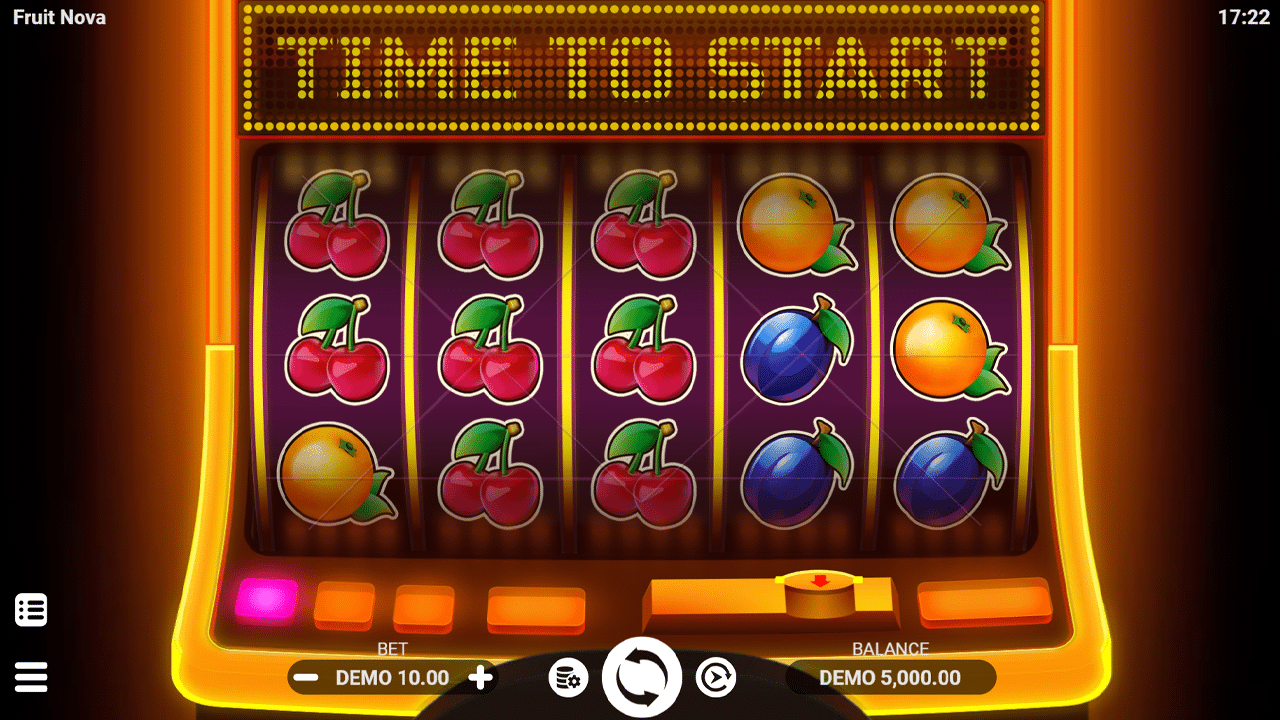1280x720 pixels.
Task: Open the paytable list icon
Action: [31, 609]
